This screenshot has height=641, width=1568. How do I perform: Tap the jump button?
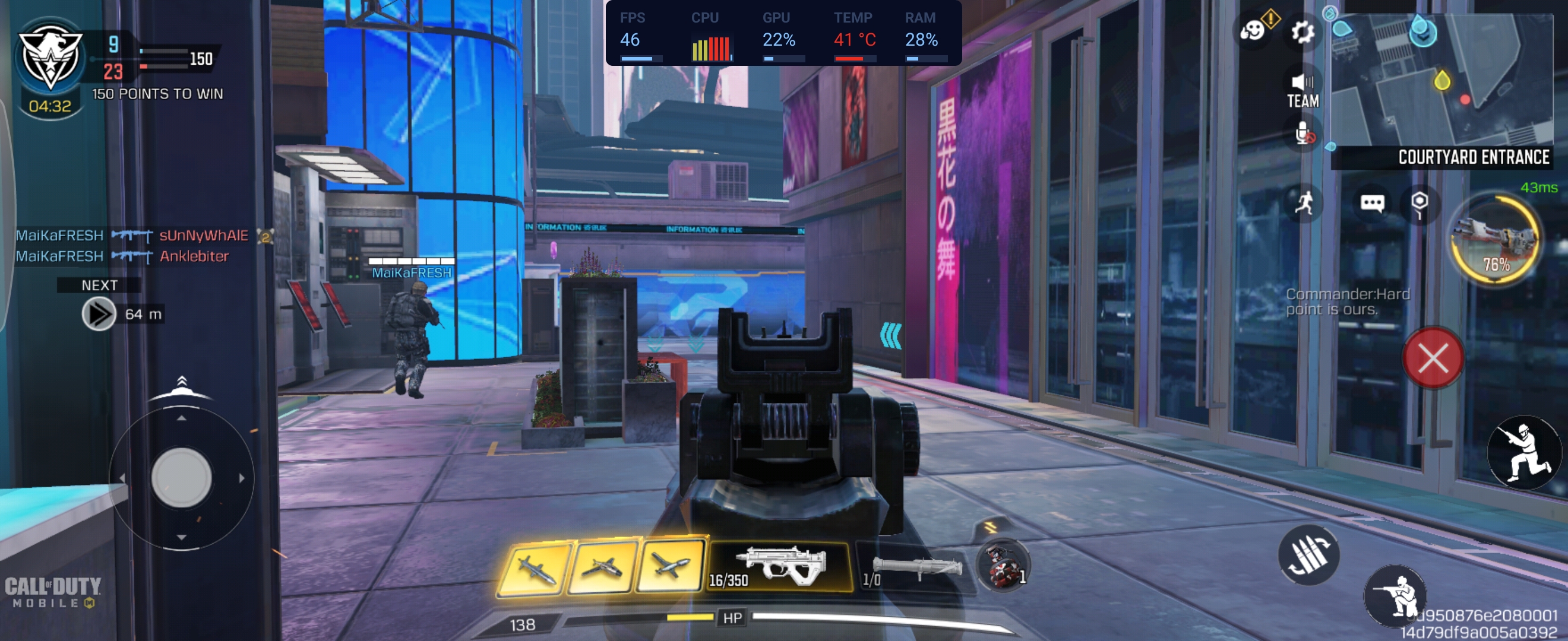(1524, 452)
